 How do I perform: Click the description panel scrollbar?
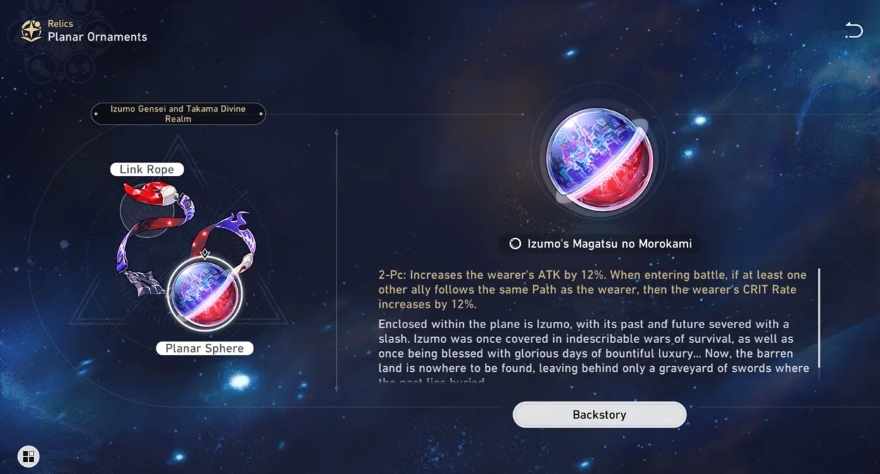[819, 317]
